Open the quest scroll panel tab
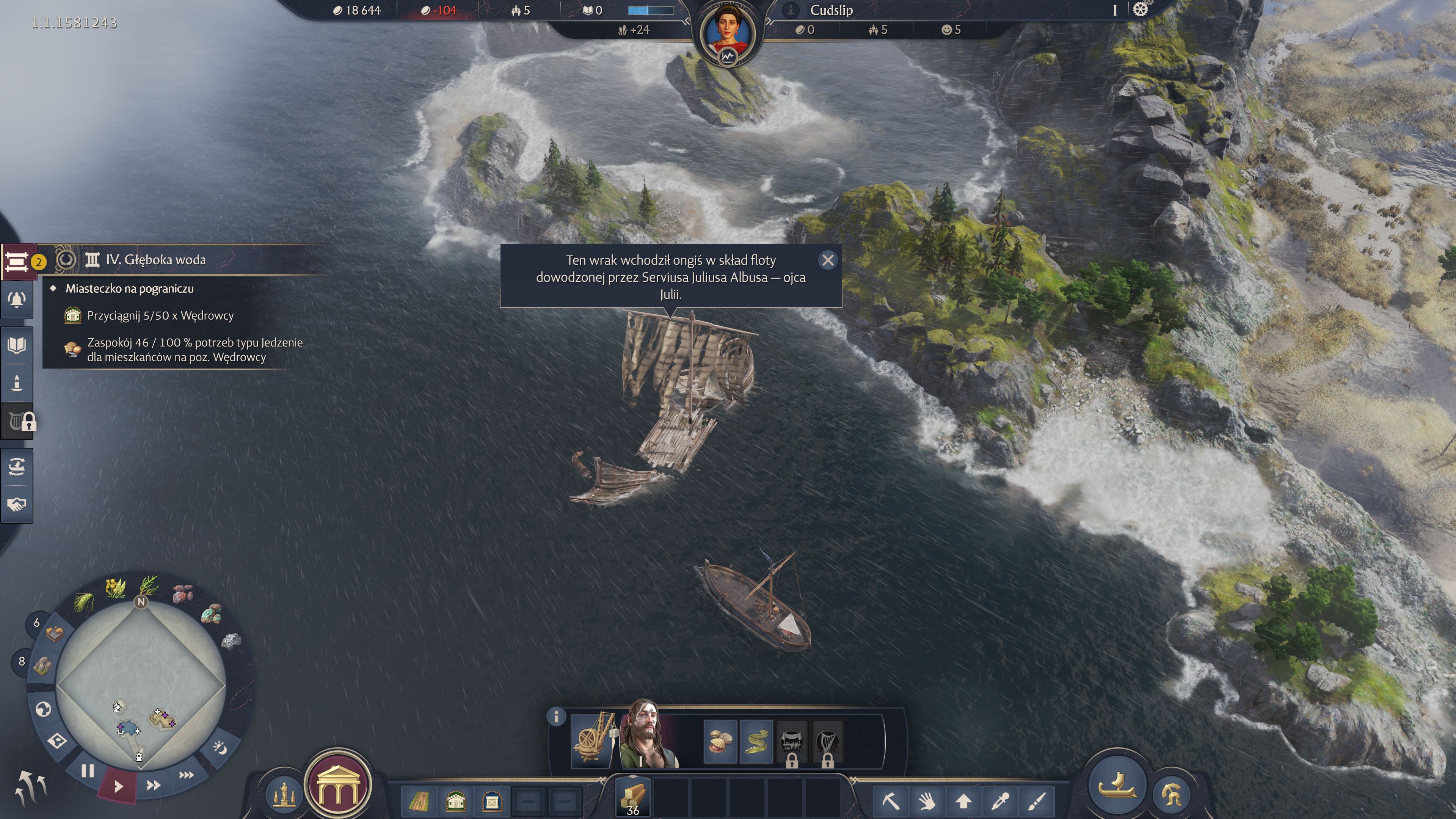 [x=17, y=262]
